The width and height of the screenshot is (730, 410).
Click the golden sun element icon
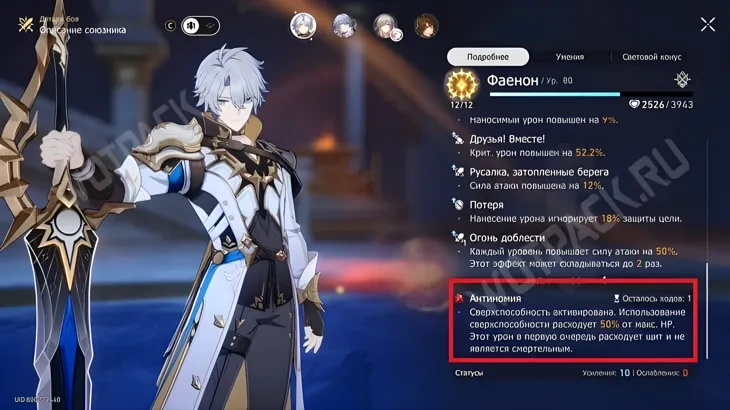coord(462,84)
